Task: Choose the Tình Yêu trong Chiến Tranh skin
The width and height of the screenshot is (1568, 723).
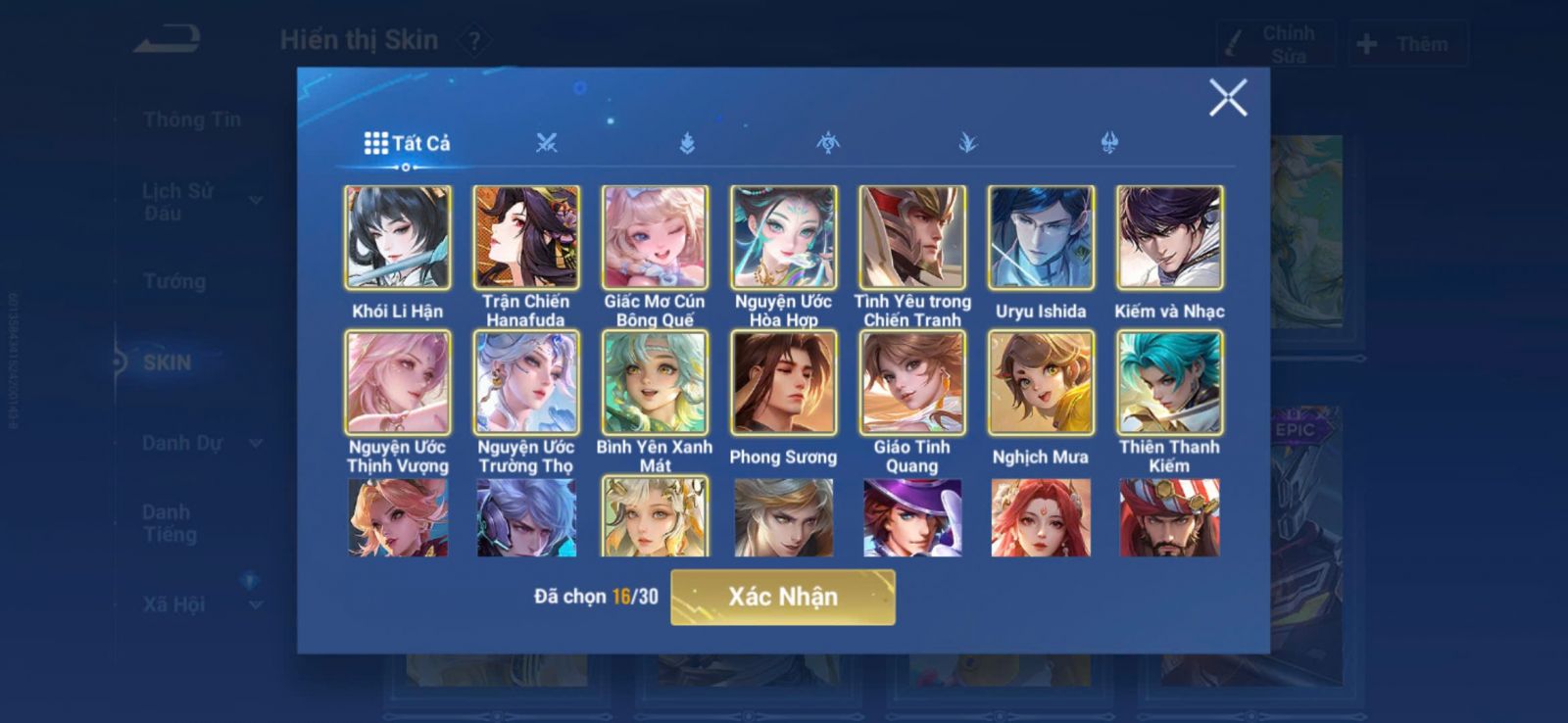Action: pos(912,238)
